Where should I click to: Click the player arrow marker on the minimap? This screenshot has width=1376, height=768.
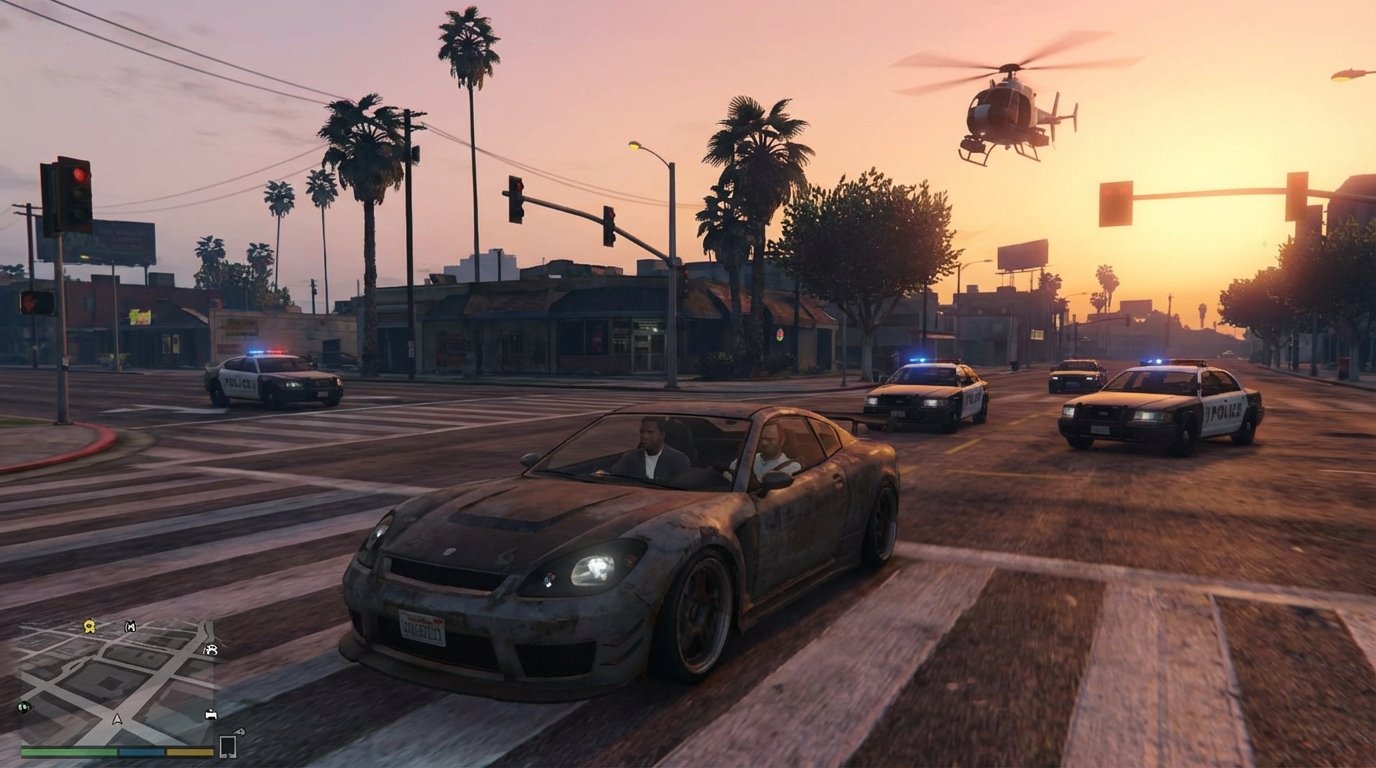117,719
